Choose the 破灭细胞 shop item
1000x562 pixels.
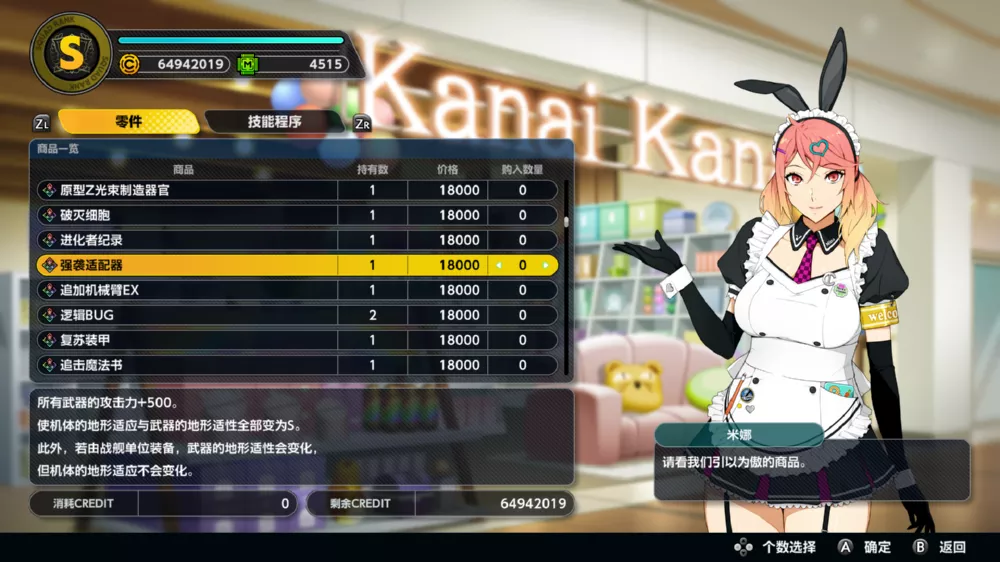(190, 215)
